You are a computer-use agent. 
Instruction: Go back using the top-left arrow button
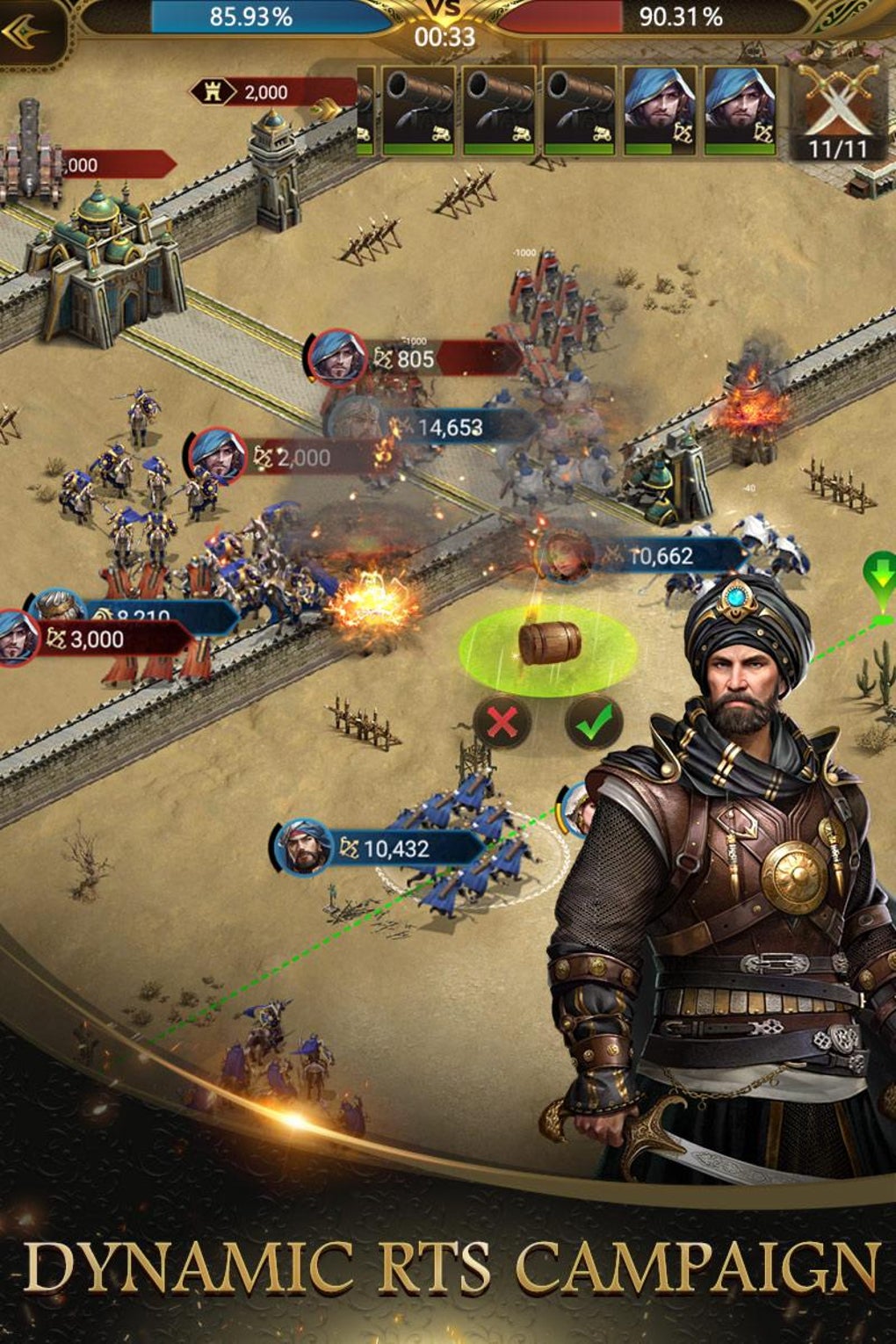pyautogui.click(x=26, y=35)
